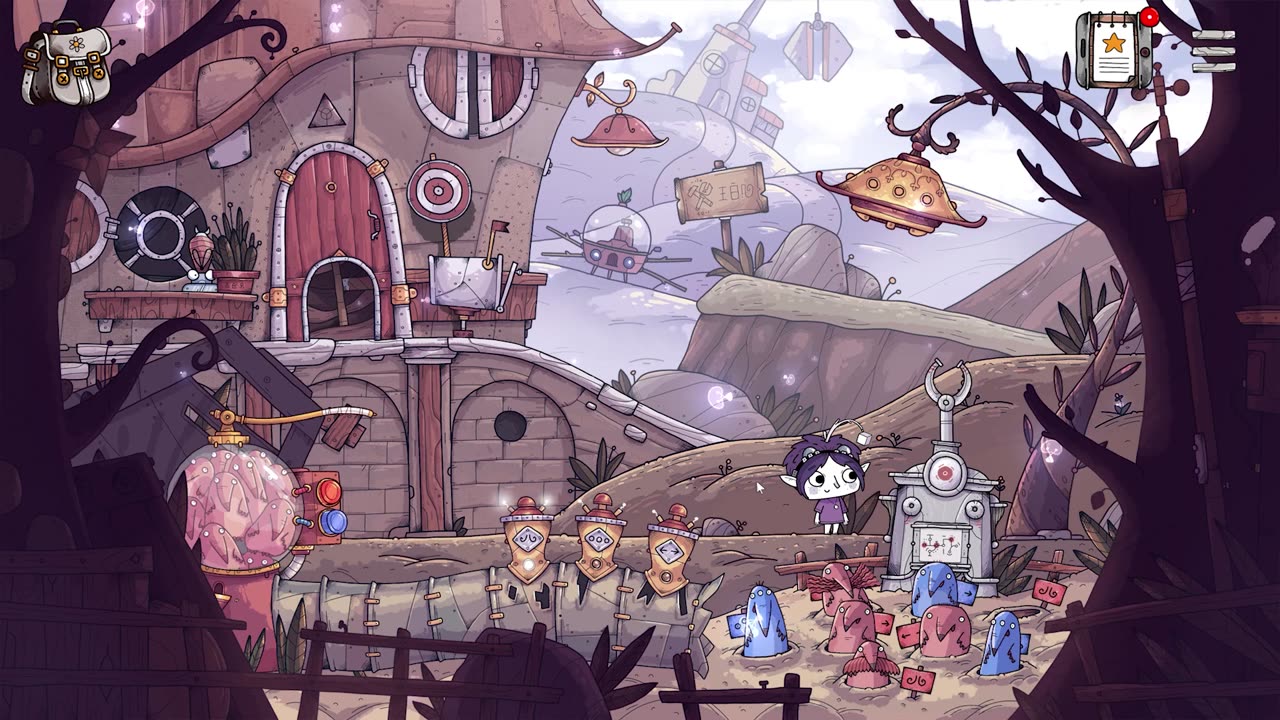Screen dimensions: 1280x720
Task: Open the star notebook journal
Action: point(1112,50)
